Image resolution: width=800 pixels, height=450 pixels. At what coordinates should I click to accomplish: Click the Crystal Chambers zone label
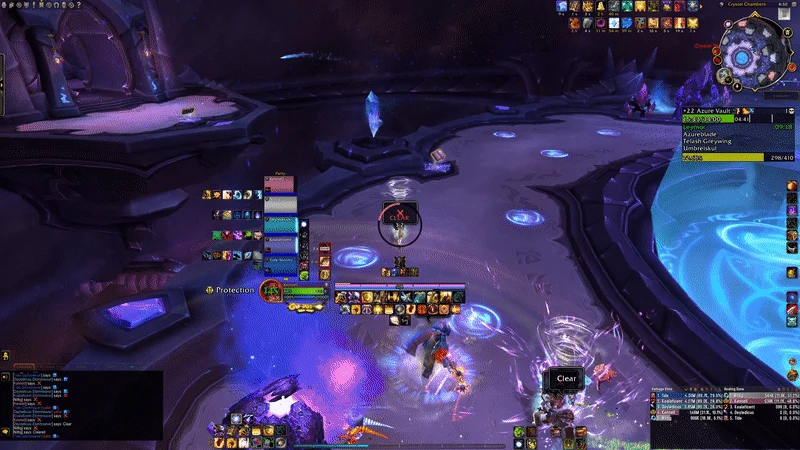(747, 4)
